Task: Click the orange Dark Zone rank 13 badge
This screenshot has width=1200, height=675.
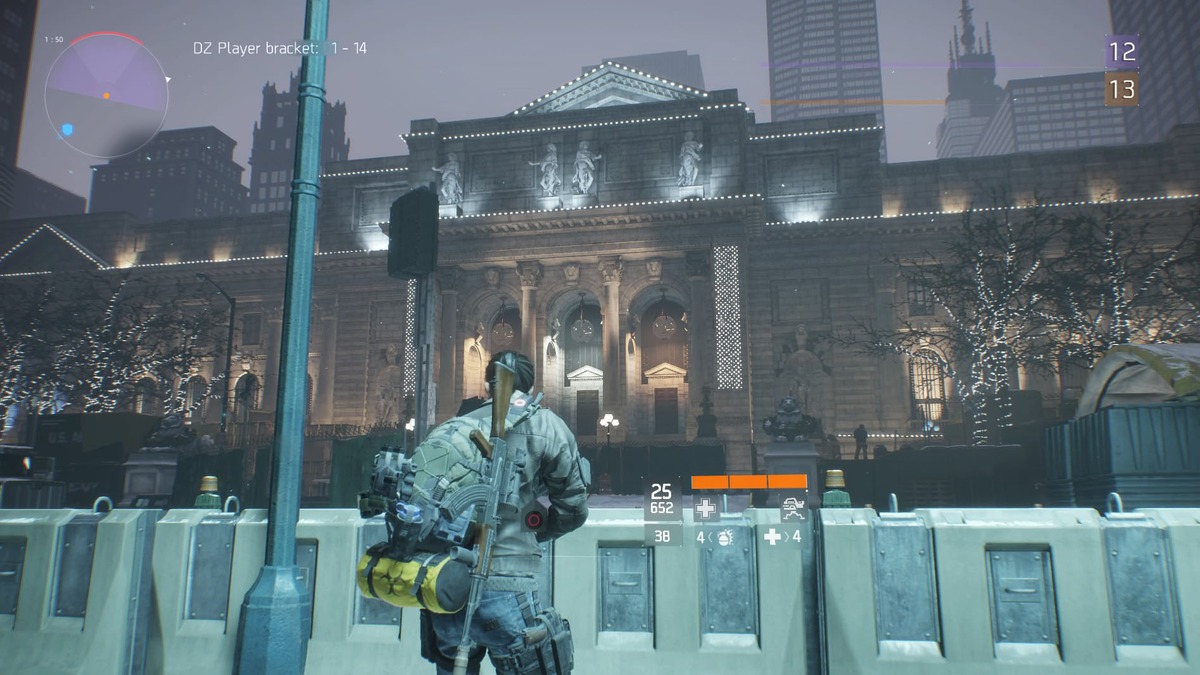Action: [x=1121, y=89]
